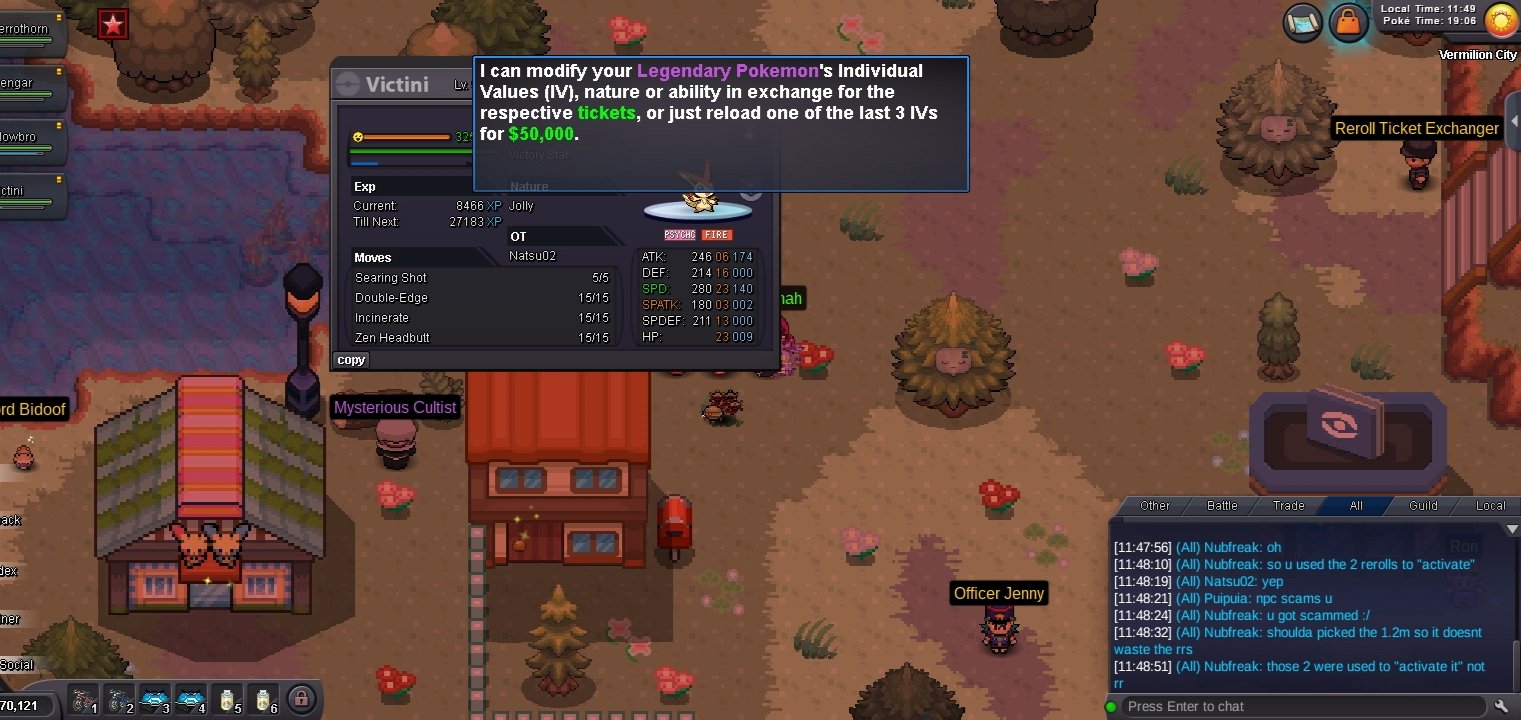Use the red bicycle in hotbar slot 1
The height and width of the screenshot is (720, 1521).
(84, 699)
